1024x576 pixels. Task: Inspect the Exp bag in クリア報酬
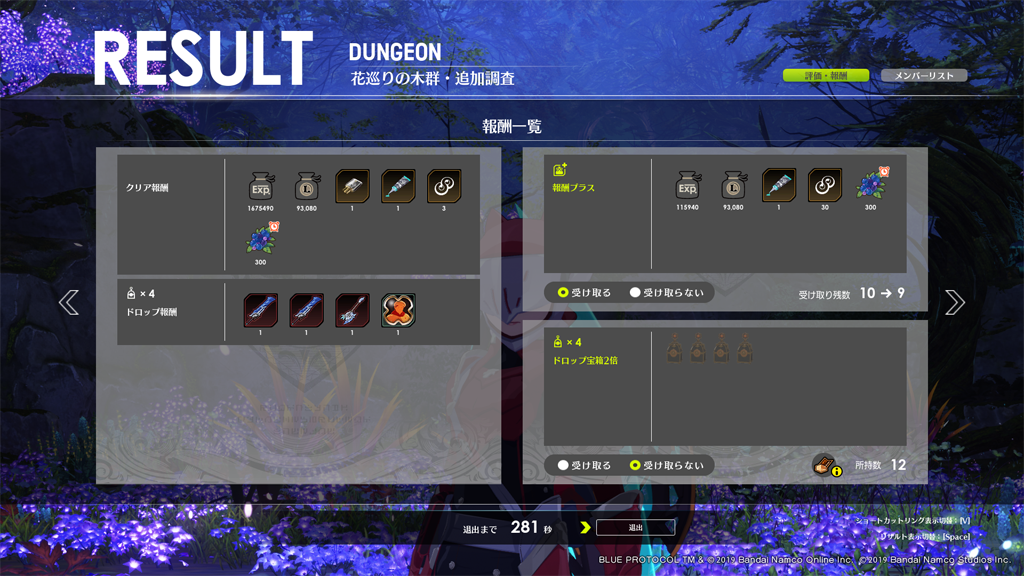(261, 187)
